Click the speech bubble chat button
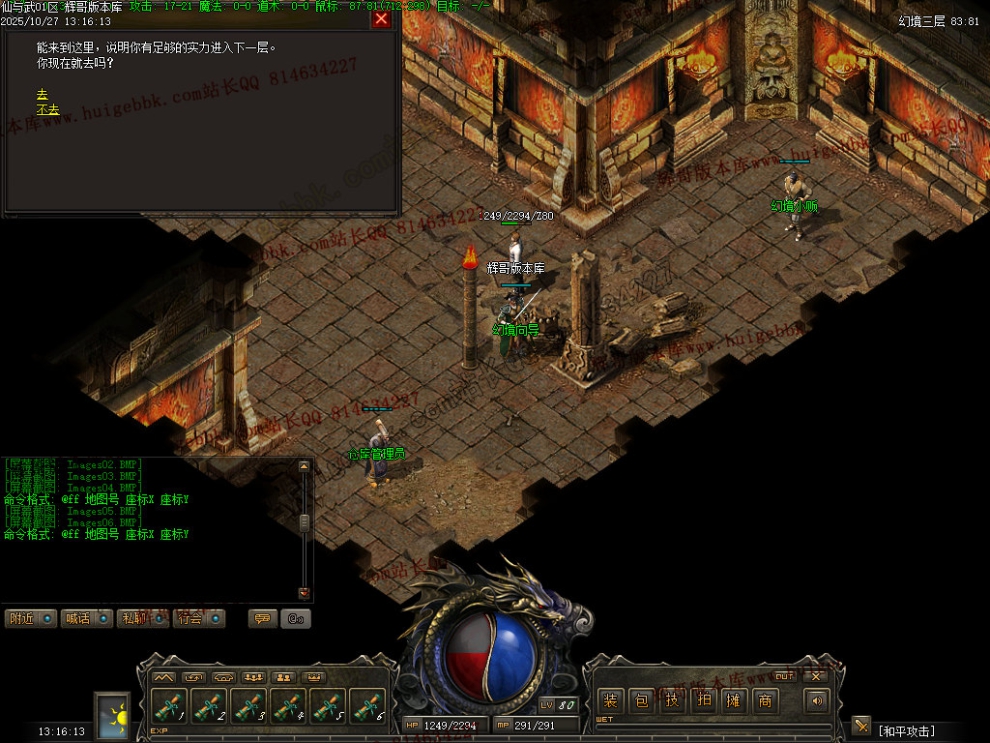 point(263,618)
